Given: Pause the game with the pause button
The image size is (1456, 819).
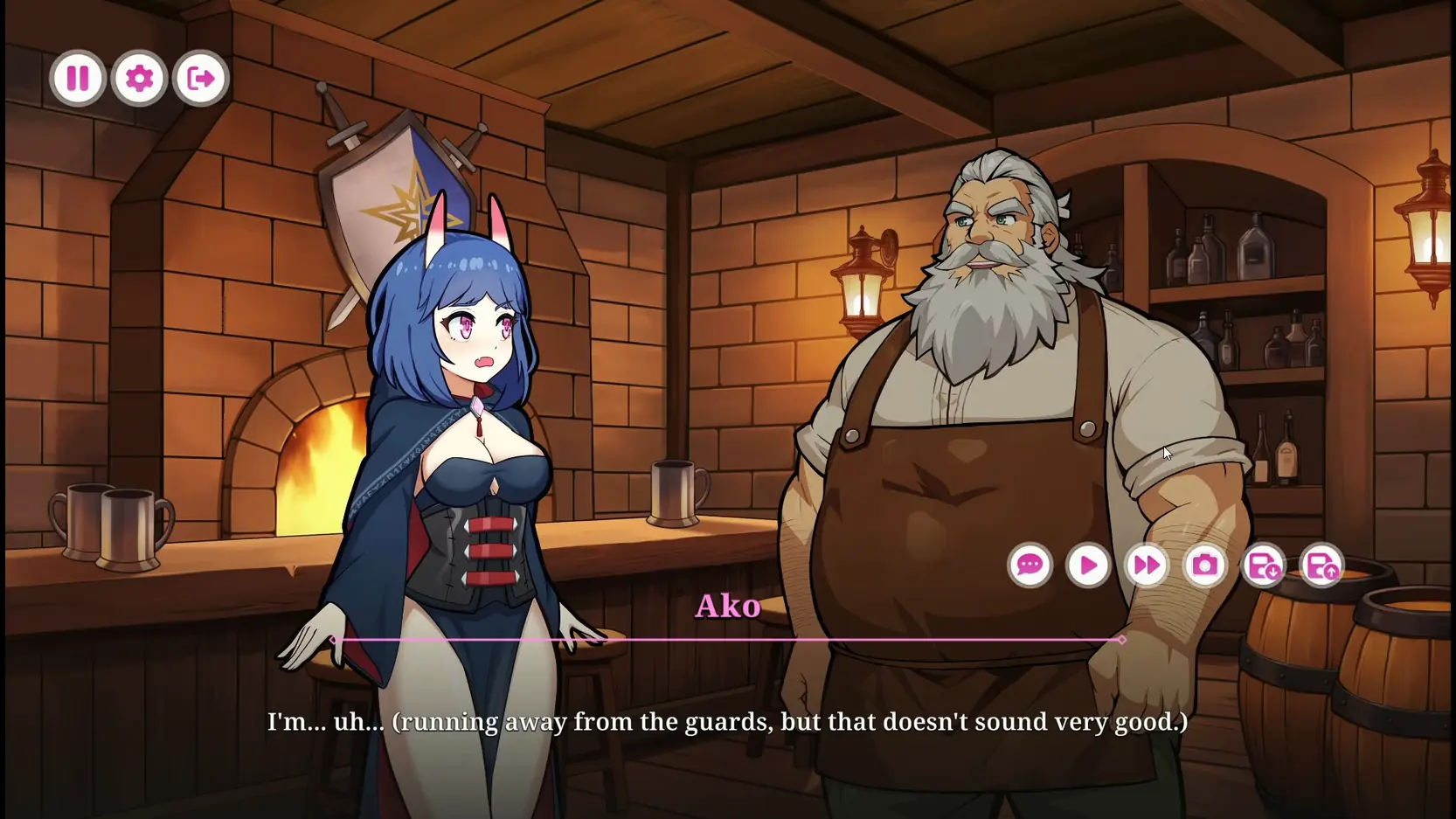Looking at the screenshot, I should [x=78, y=79].
